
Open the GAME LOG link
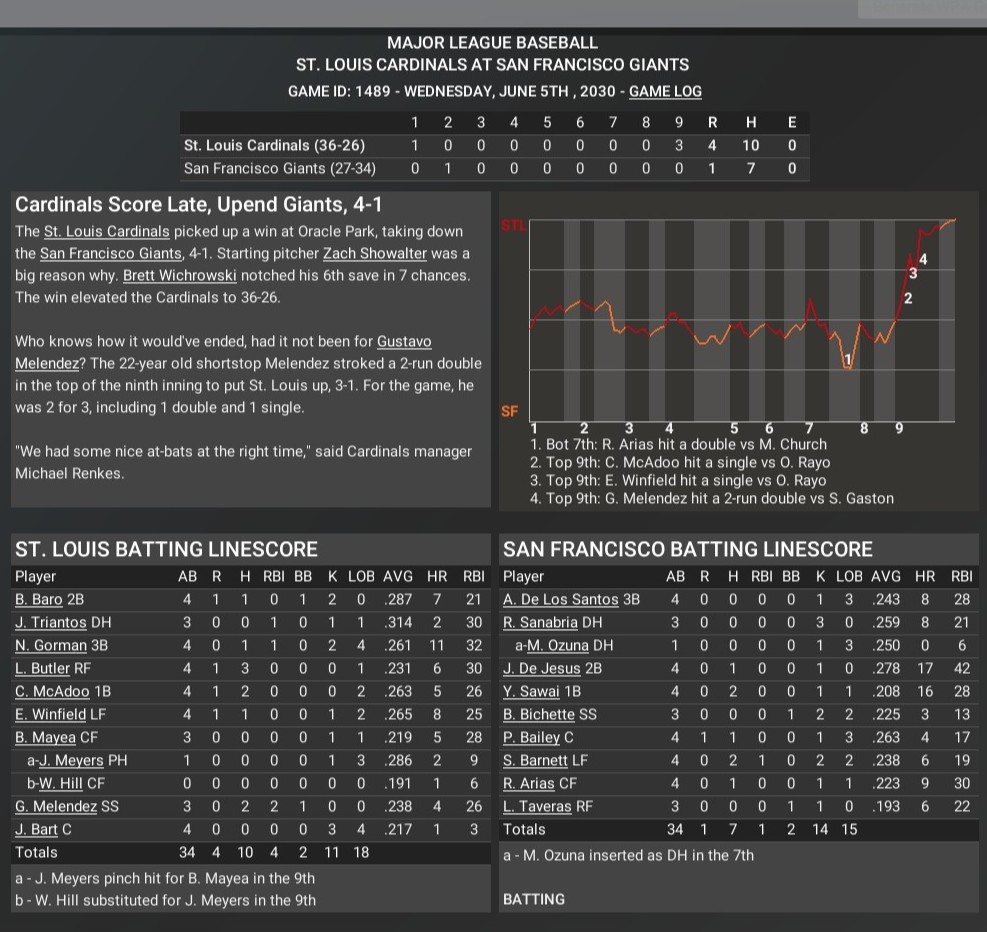(665, 91)
